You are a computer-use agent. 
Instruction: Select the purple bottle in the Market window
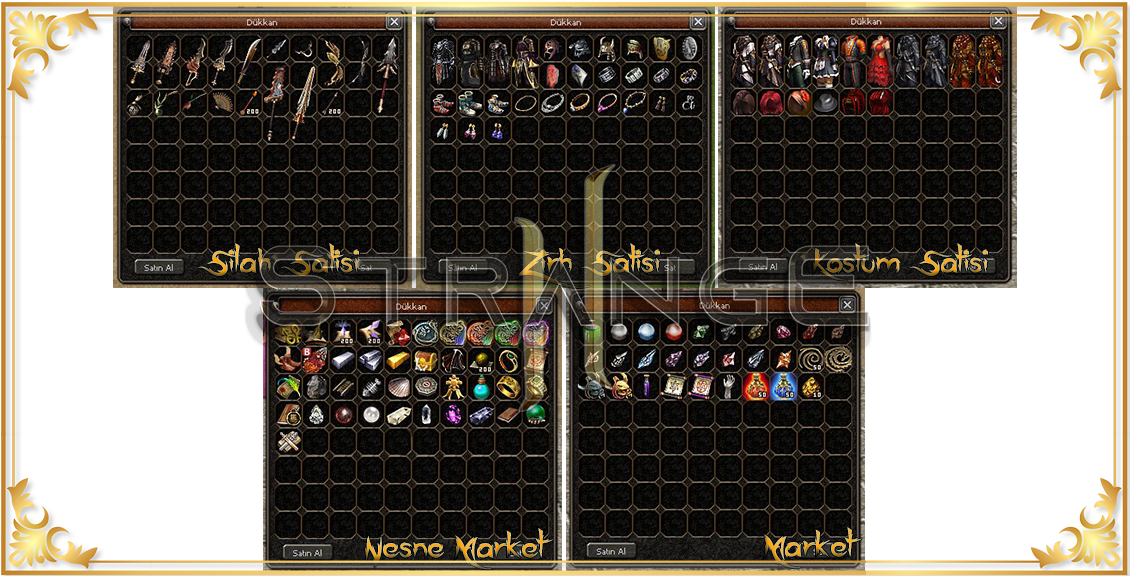647,386
